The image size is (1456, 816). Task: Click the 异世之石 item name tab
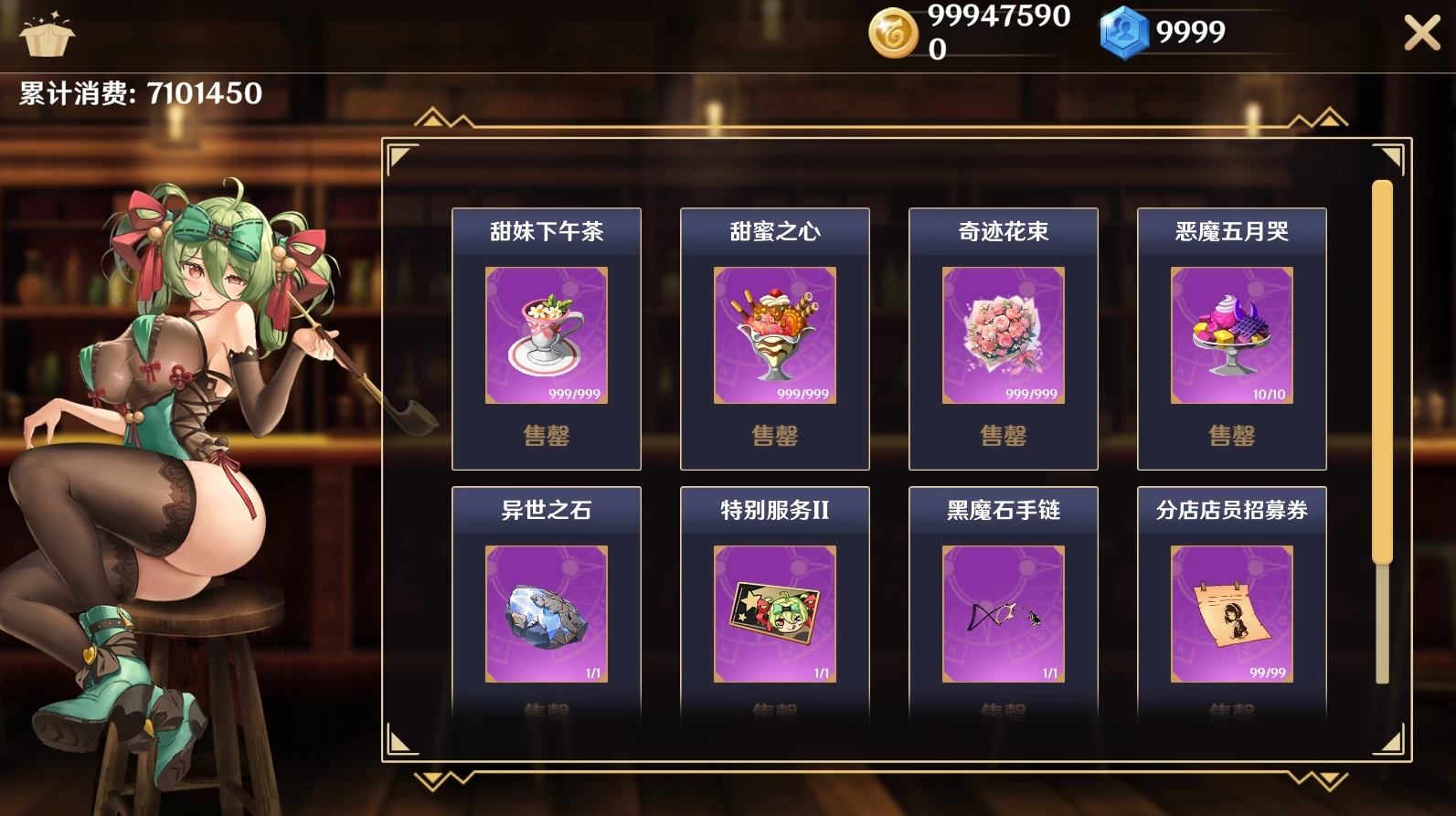click(546, 512)
